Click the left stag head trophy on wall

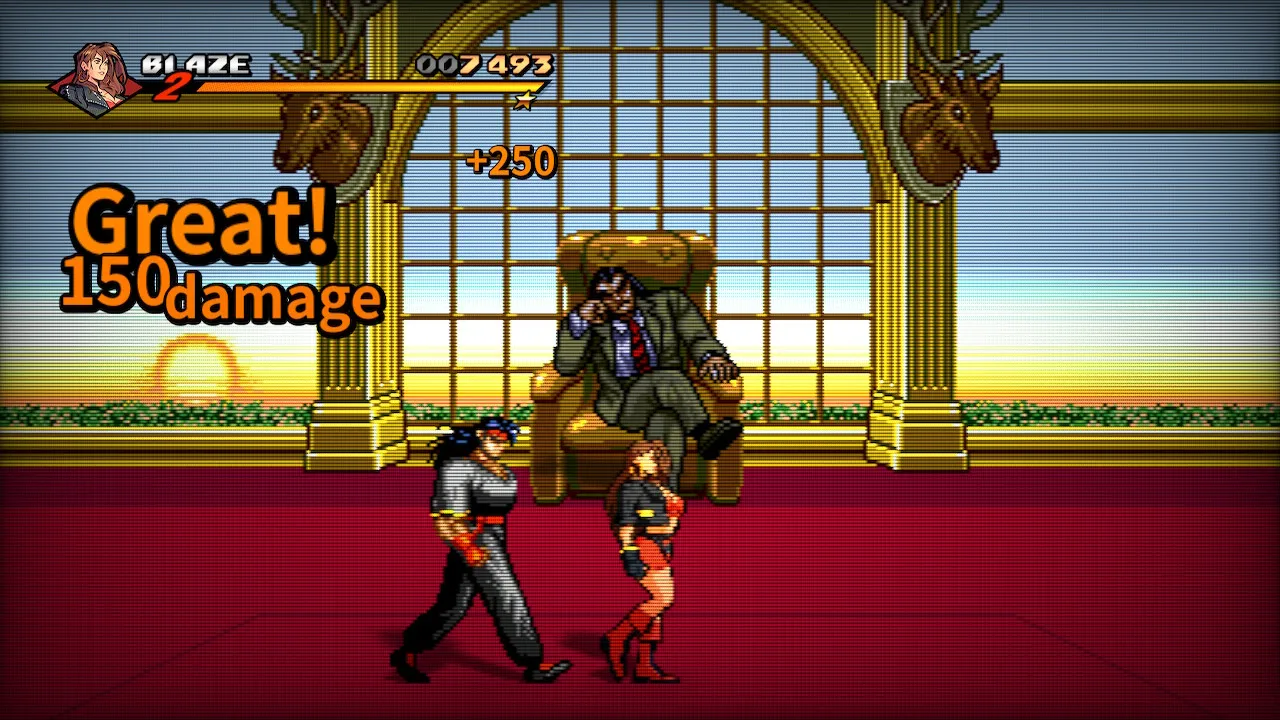pos(320,125)
